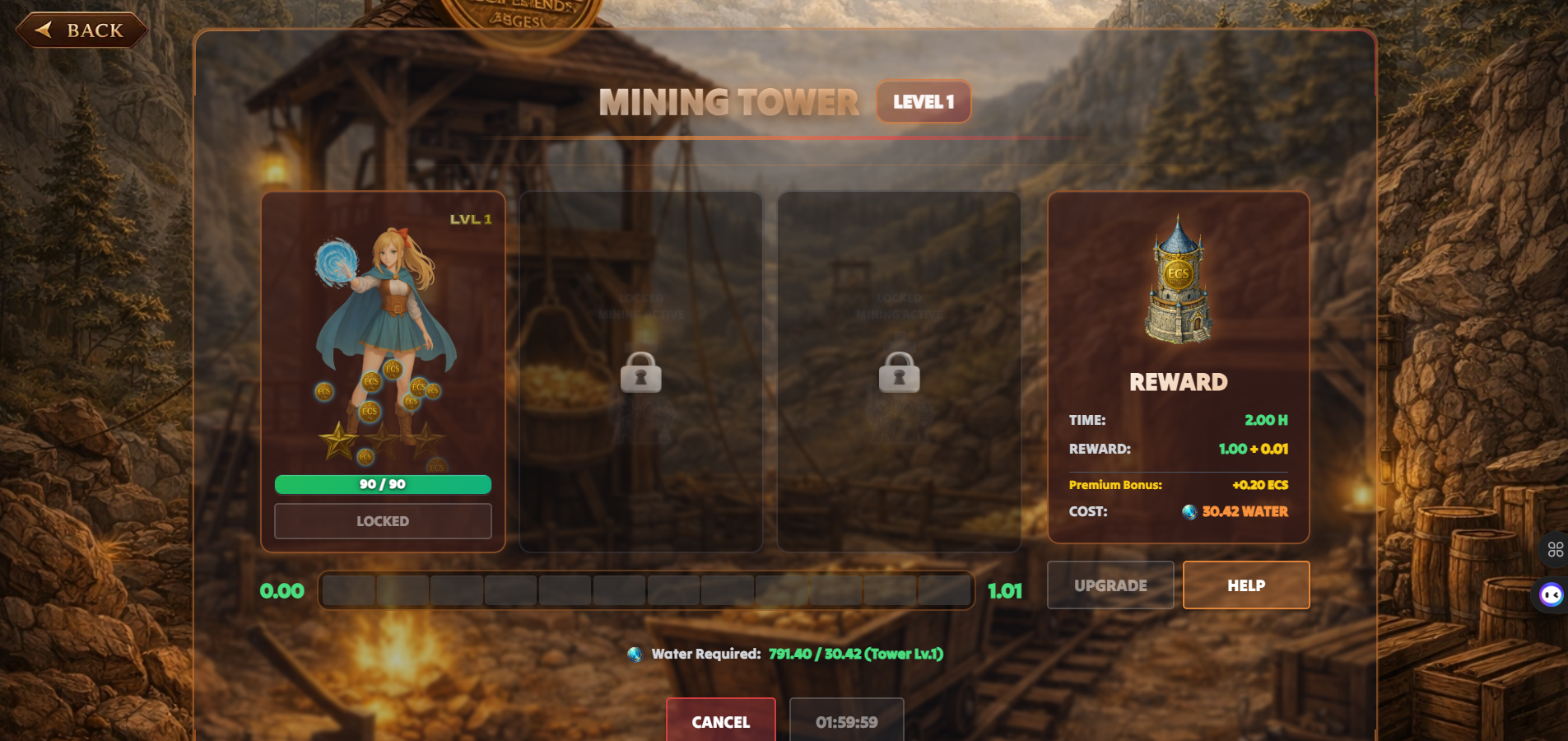
Task: Cancel the mining session
Action: coord(720,721)
